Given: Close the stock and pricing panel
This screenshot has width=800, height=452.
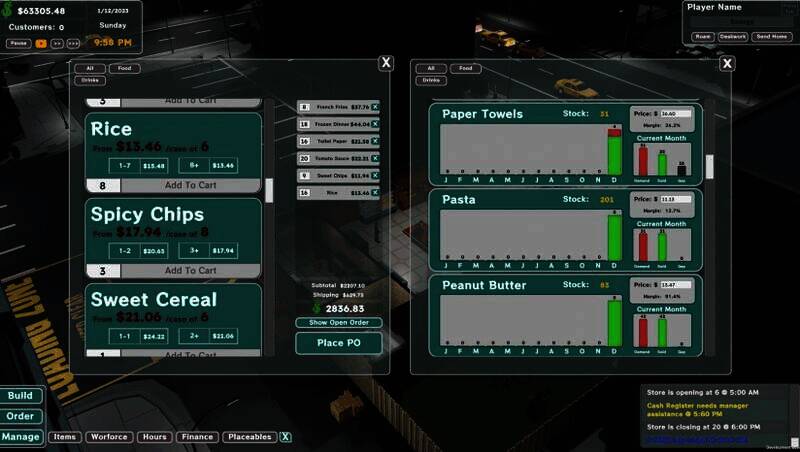Looking at the screenshot, I should click(x=727, y=63).
